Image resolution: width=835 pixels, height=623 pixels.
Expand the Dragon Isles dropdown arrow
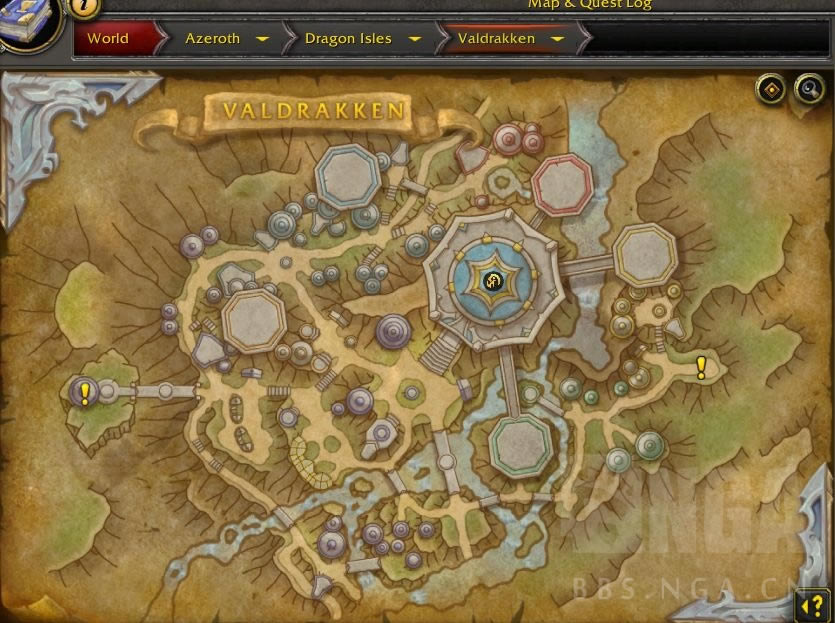point(414,40)
